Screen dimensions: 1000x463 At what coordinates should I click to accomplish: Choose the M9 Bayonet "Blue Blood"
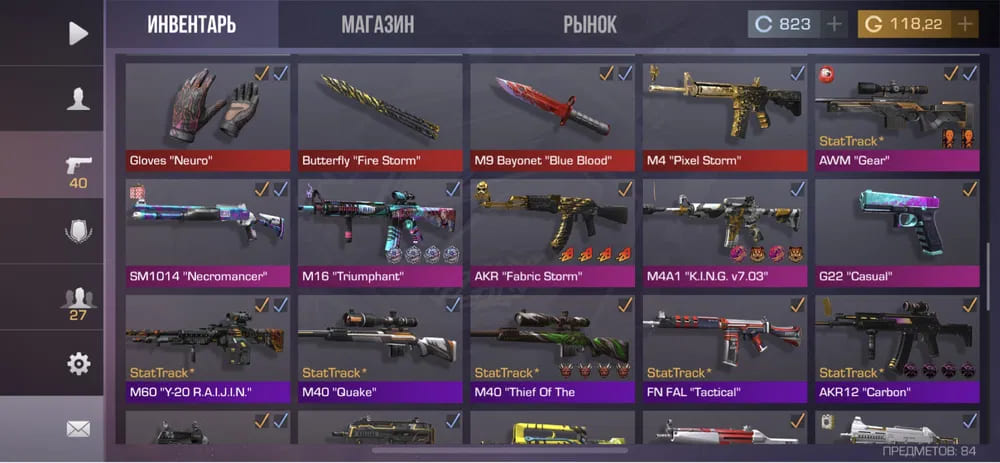552,116
